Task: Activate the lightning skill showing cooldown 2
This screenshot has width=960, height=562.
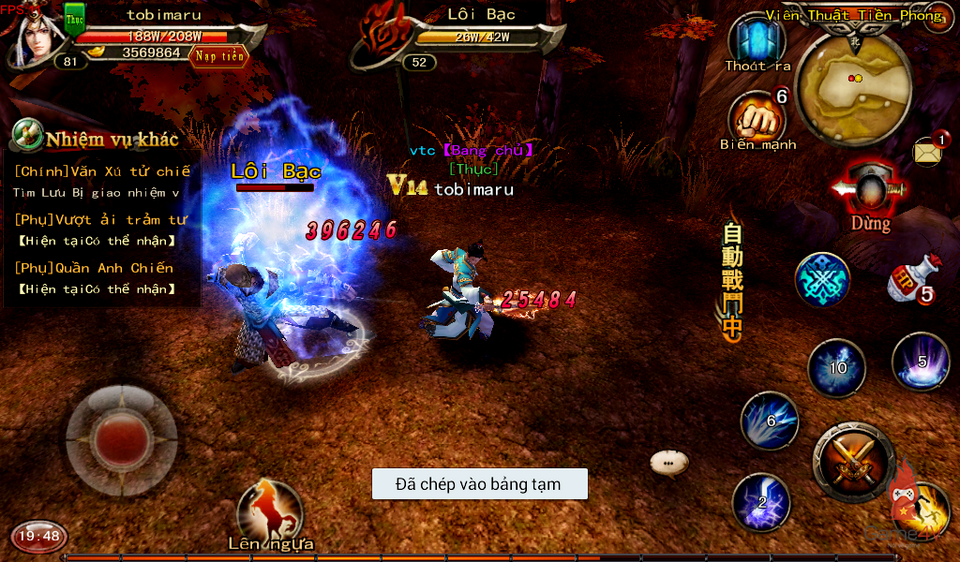Action: click(761, 501)
